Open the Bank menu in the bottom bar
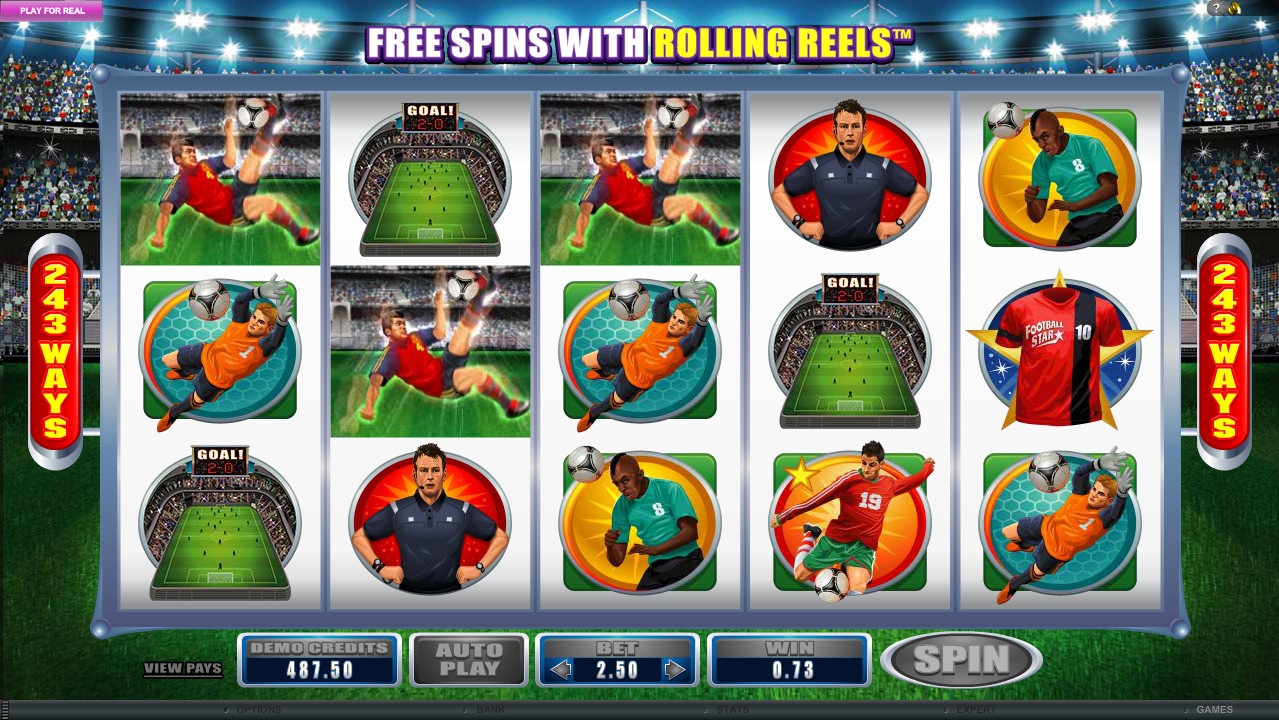Image resolution: width=1279 pixels, height=720 pixels. click(x=490, y=710)
